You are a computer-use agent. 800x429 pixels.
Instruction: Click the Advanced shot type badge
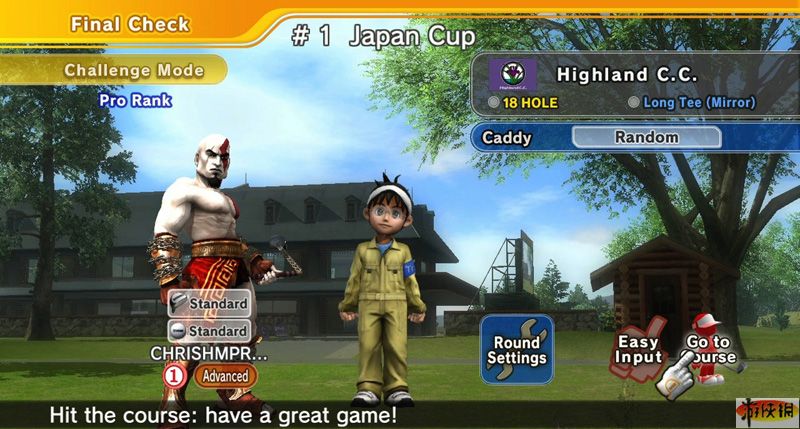[224, 376]
